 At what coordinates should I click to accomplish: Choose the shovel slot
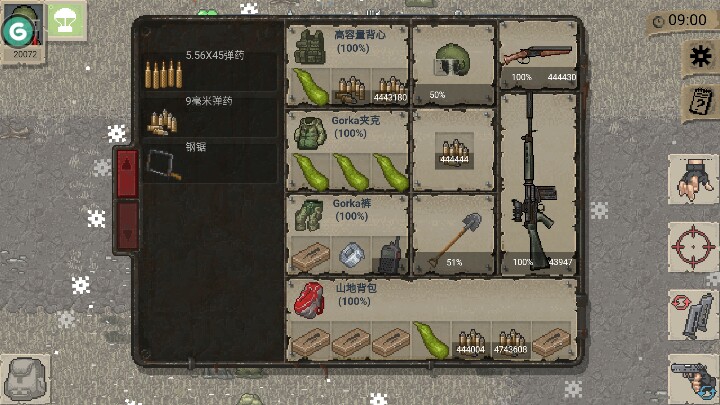click(452, 233)
